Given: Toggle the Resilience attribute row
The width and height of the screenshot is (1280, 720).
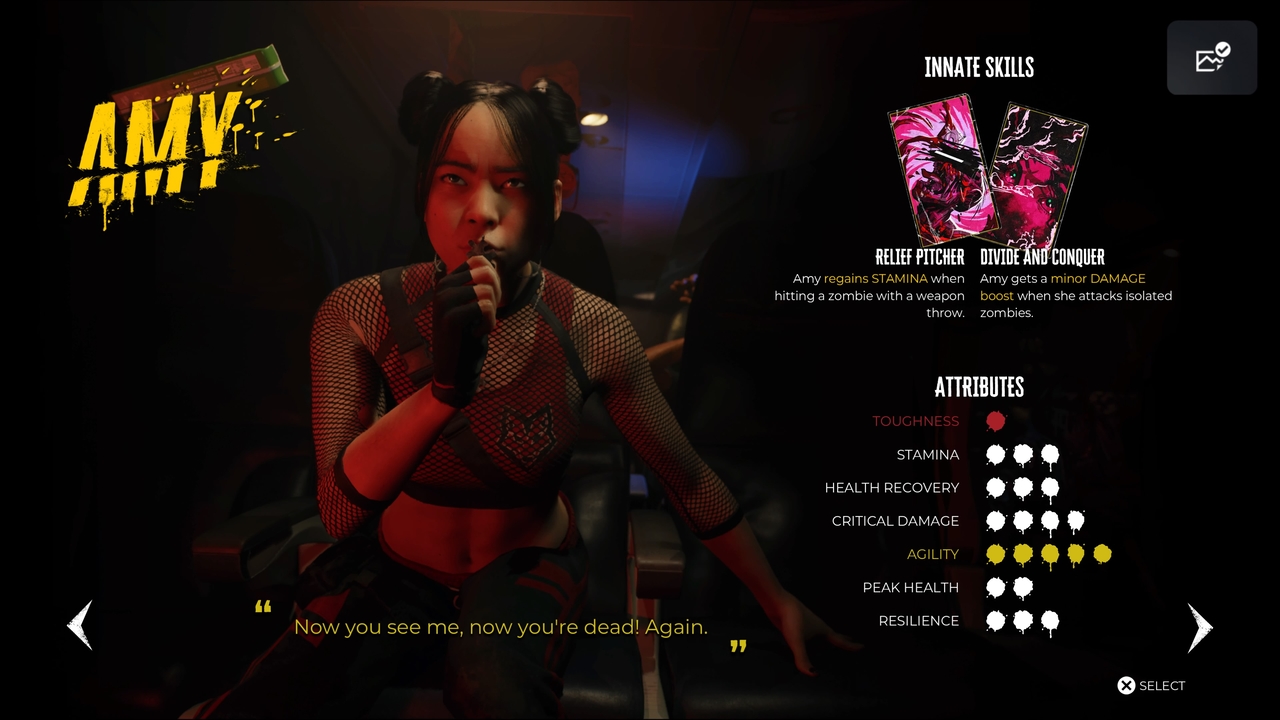Looking at the screenshot, I should point(1023,621).
